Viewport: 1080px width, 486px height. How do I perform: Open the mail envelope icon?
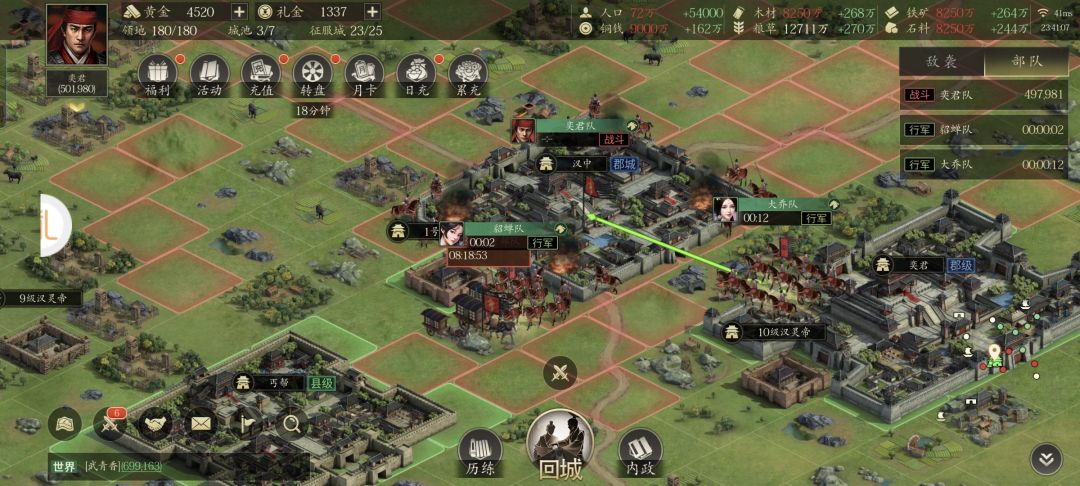pos(201,425)
